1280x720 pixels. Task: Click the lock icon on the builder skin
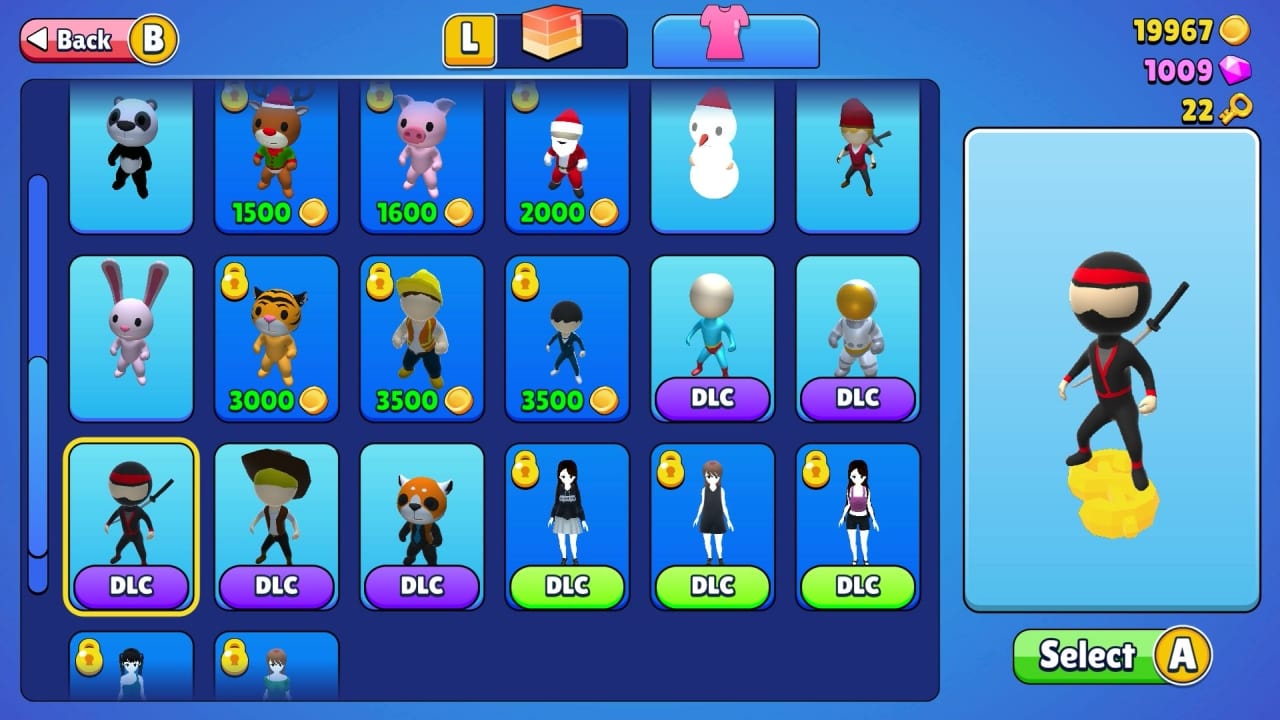378,281
